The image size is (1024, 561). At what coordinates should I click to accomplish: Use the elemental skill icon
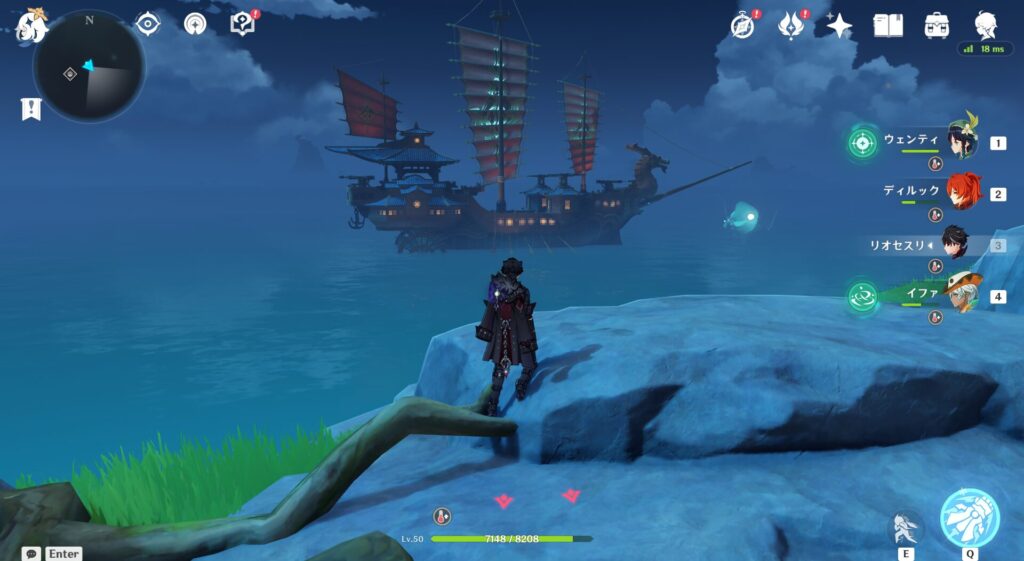tap(906, 527)
